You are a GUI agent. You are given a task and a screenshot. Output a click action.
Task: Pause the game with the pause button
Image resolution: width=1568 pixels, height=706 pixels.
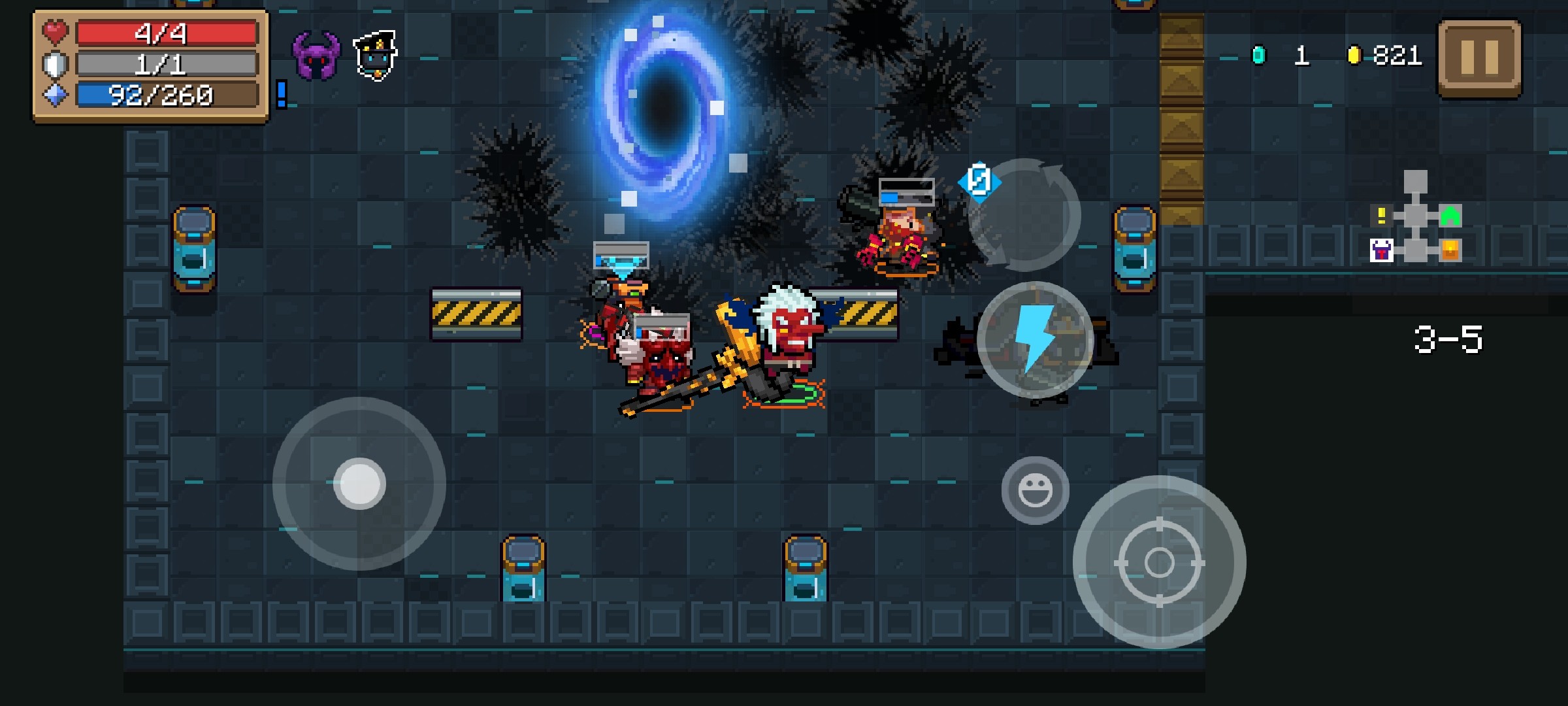(x=1479, y=58)
